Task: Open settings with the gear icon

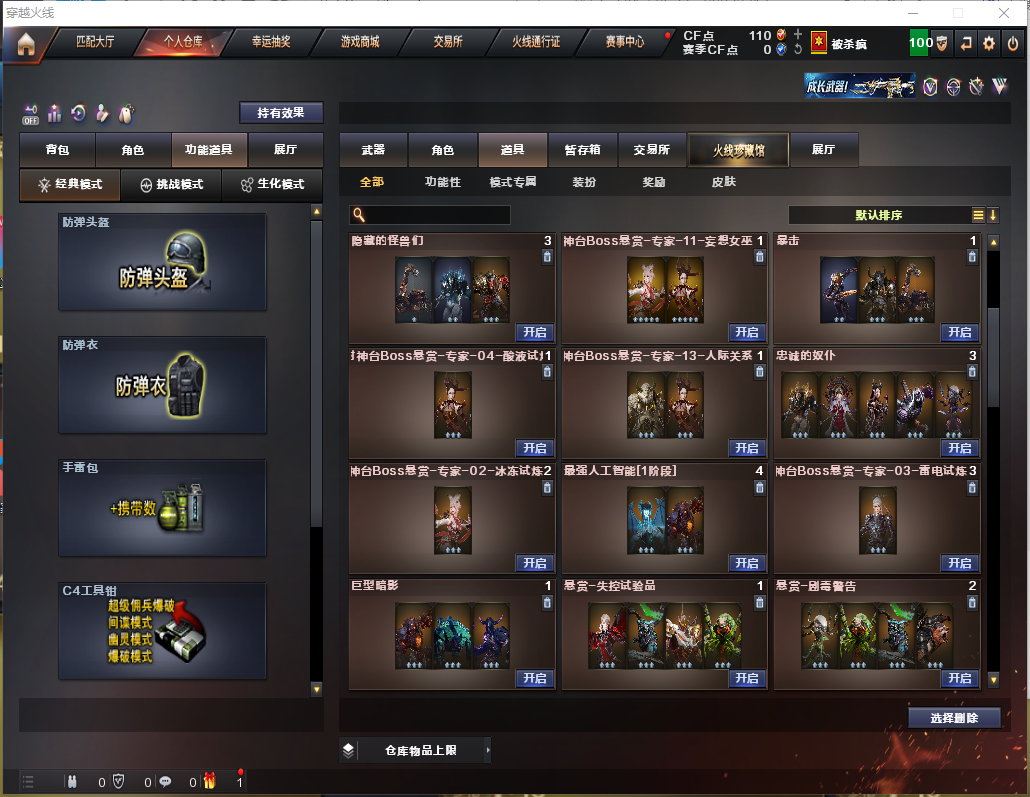Action: click(989, 43)
